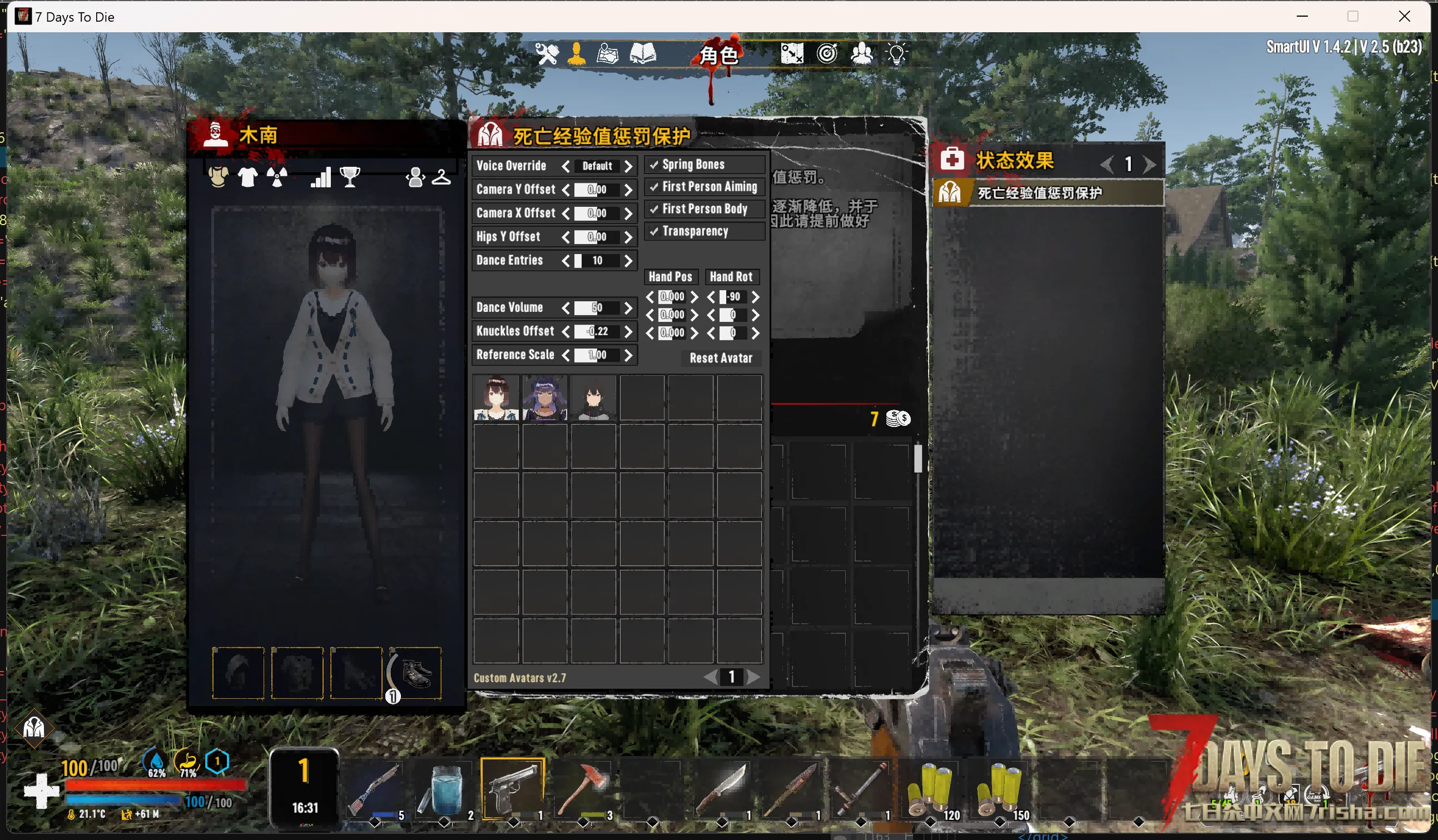Toggle the Transparency checkbox
The width and height of the screenshot is (1438, 840).
[654, 232]
